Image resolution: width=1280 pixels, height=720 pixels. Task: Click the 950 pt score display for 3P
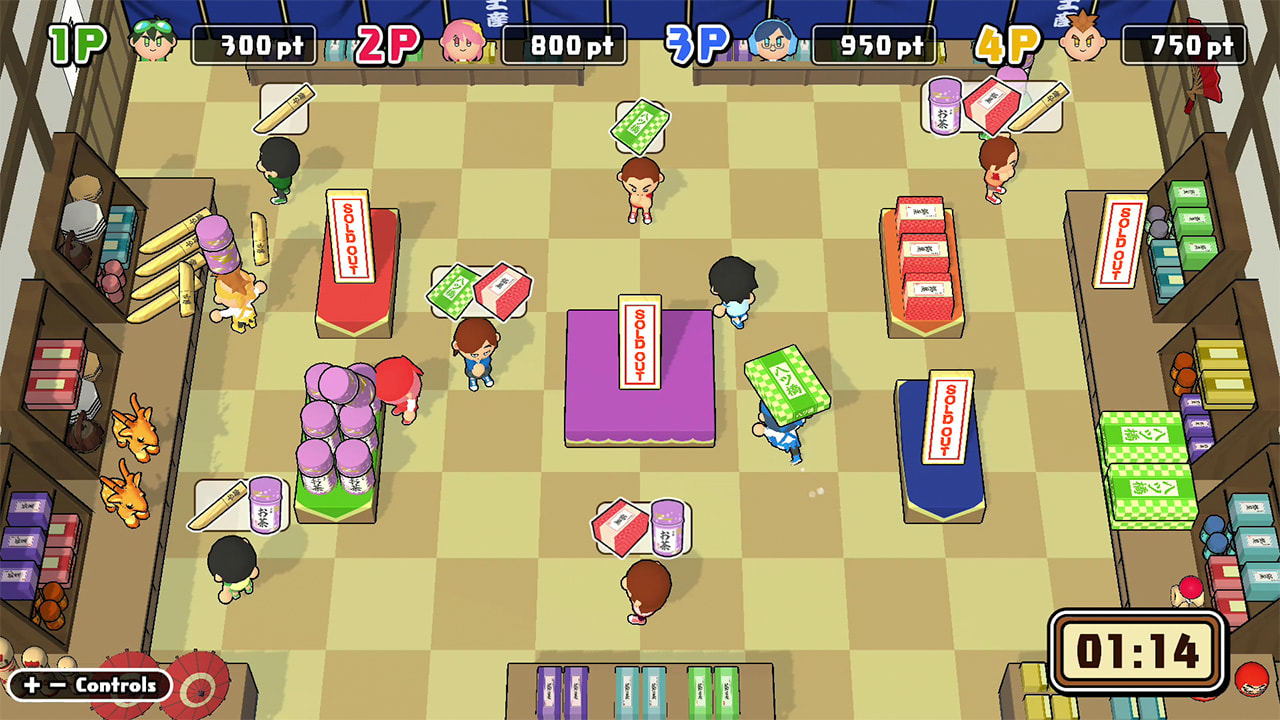(x=874, y=44)
